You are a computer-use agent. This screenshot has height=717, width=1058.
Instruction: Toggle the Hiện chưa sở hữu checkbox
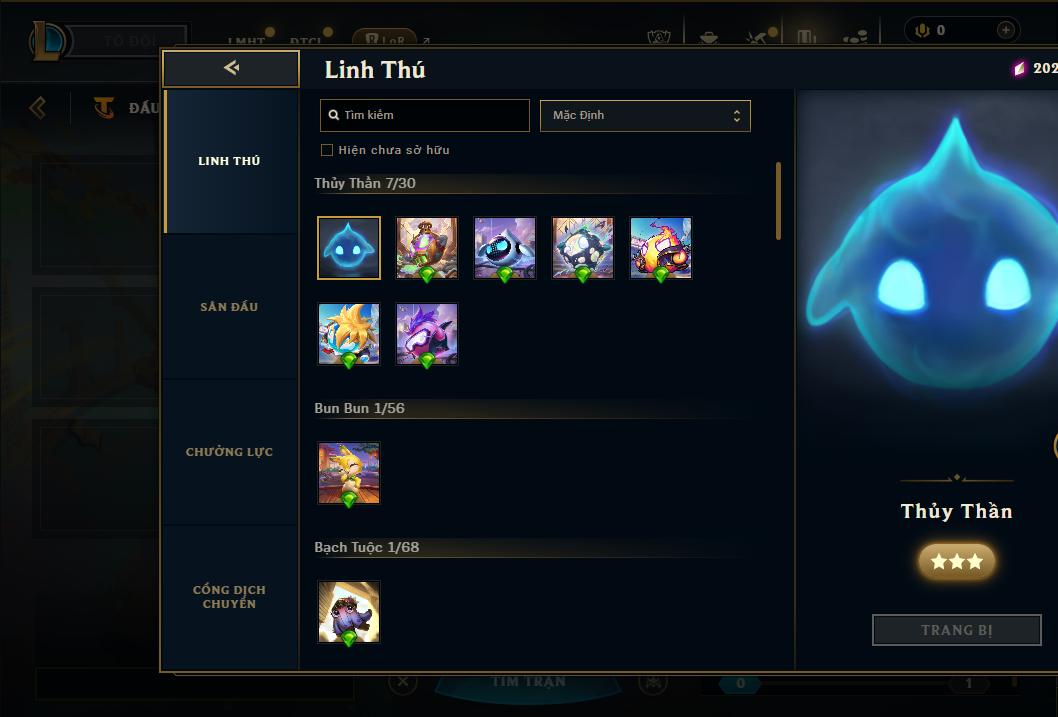327,150
